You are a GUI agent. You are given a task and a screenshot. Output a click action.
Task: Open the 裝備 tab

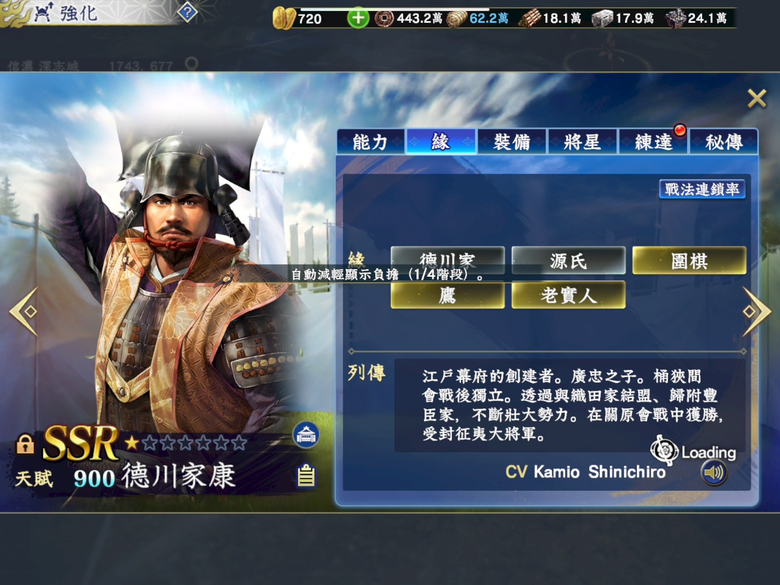[x=510, y=143]
